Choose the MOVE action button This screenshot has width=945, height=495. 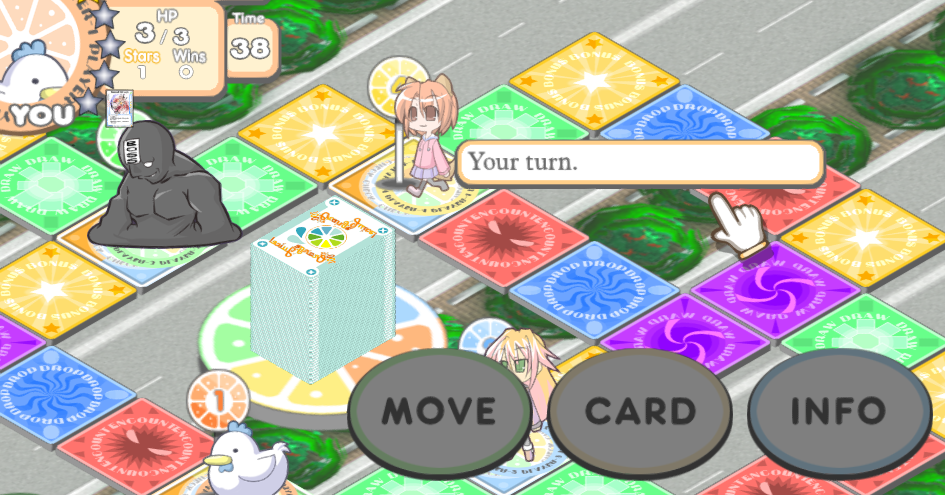coord(439,410)
